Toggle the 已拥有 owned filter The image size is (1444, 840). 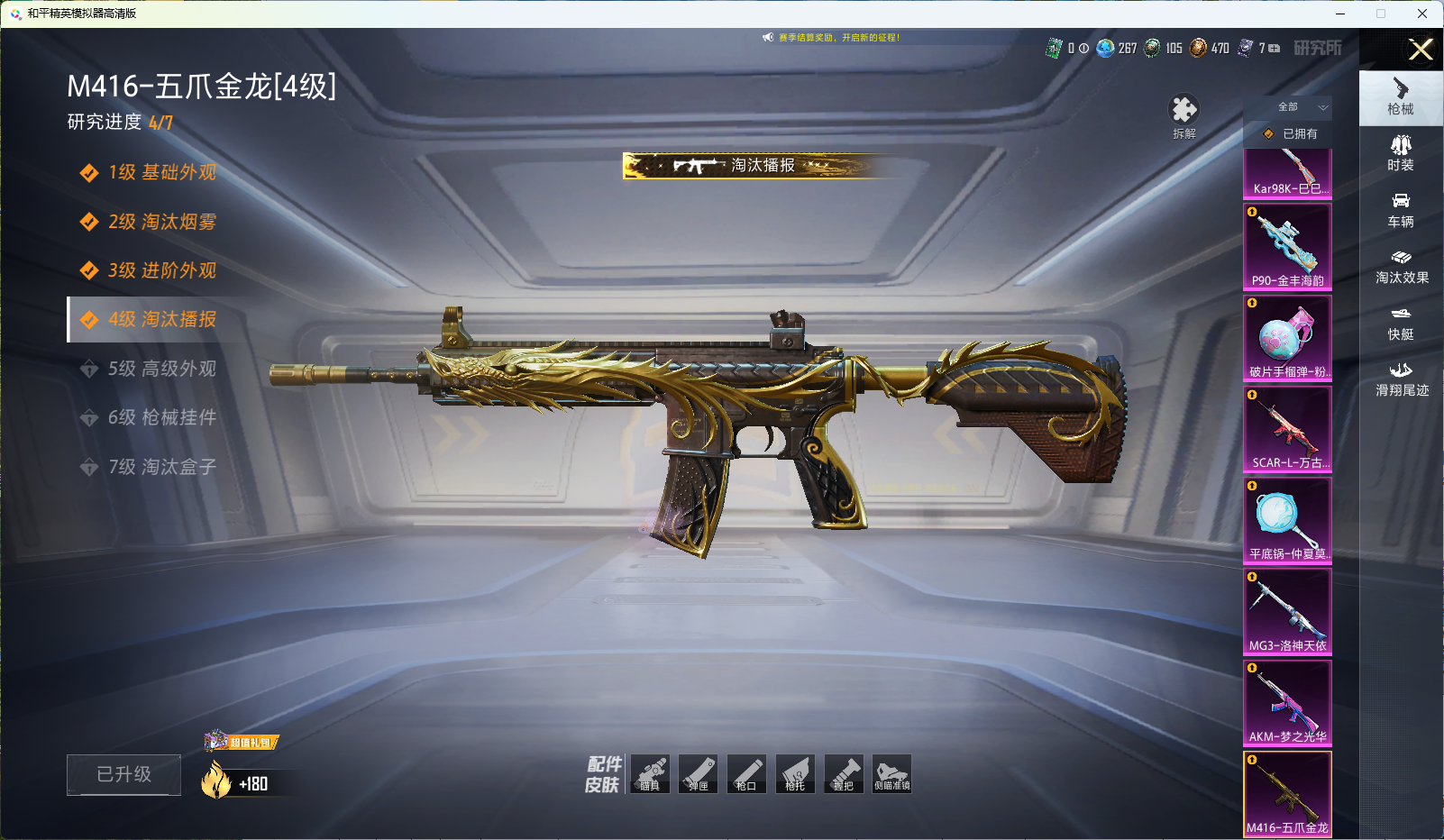pyautogui.click(x=1291, y=133)
